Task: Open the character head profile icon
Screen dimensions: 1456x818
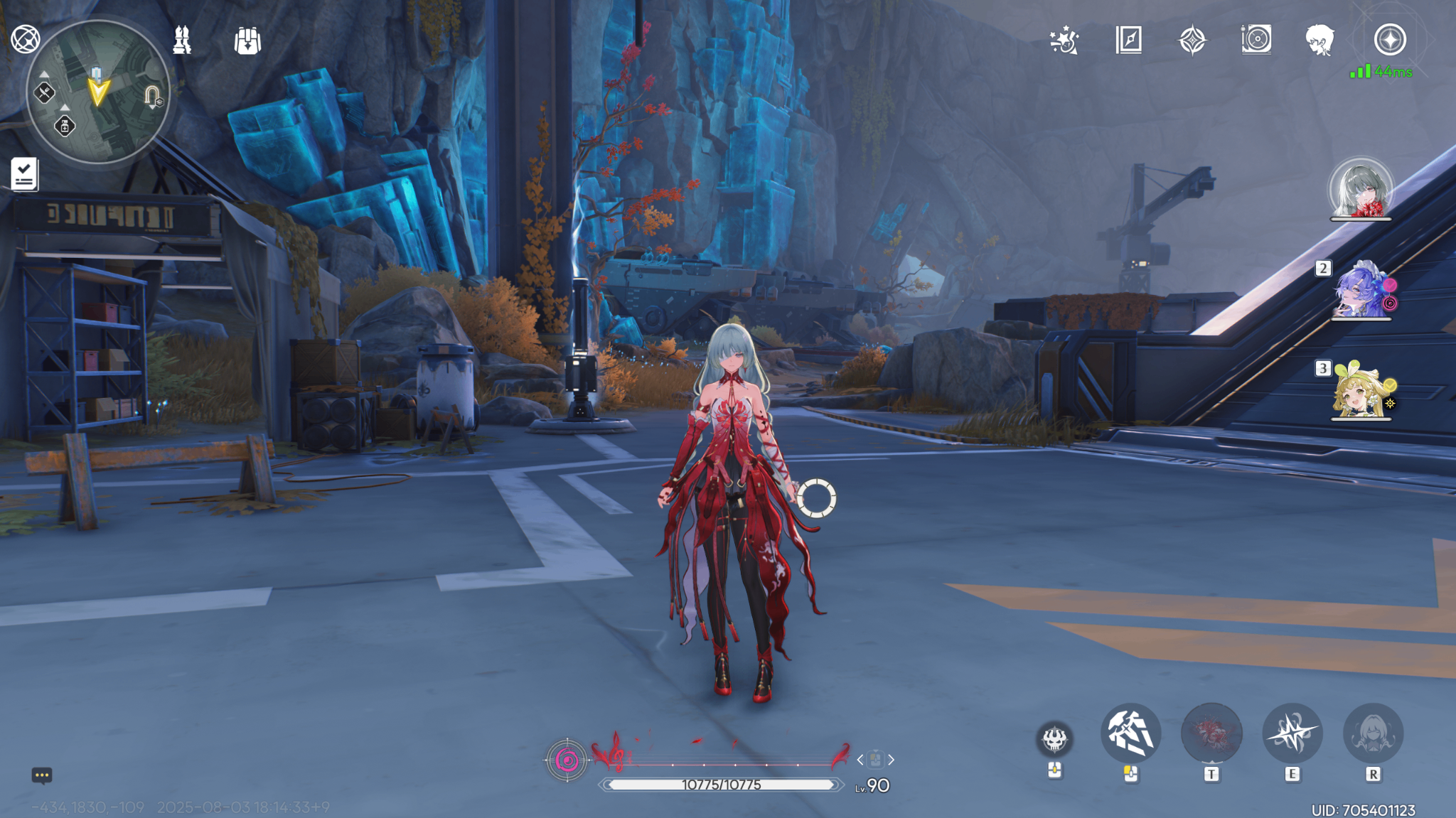Action: tap(1319, 41)
